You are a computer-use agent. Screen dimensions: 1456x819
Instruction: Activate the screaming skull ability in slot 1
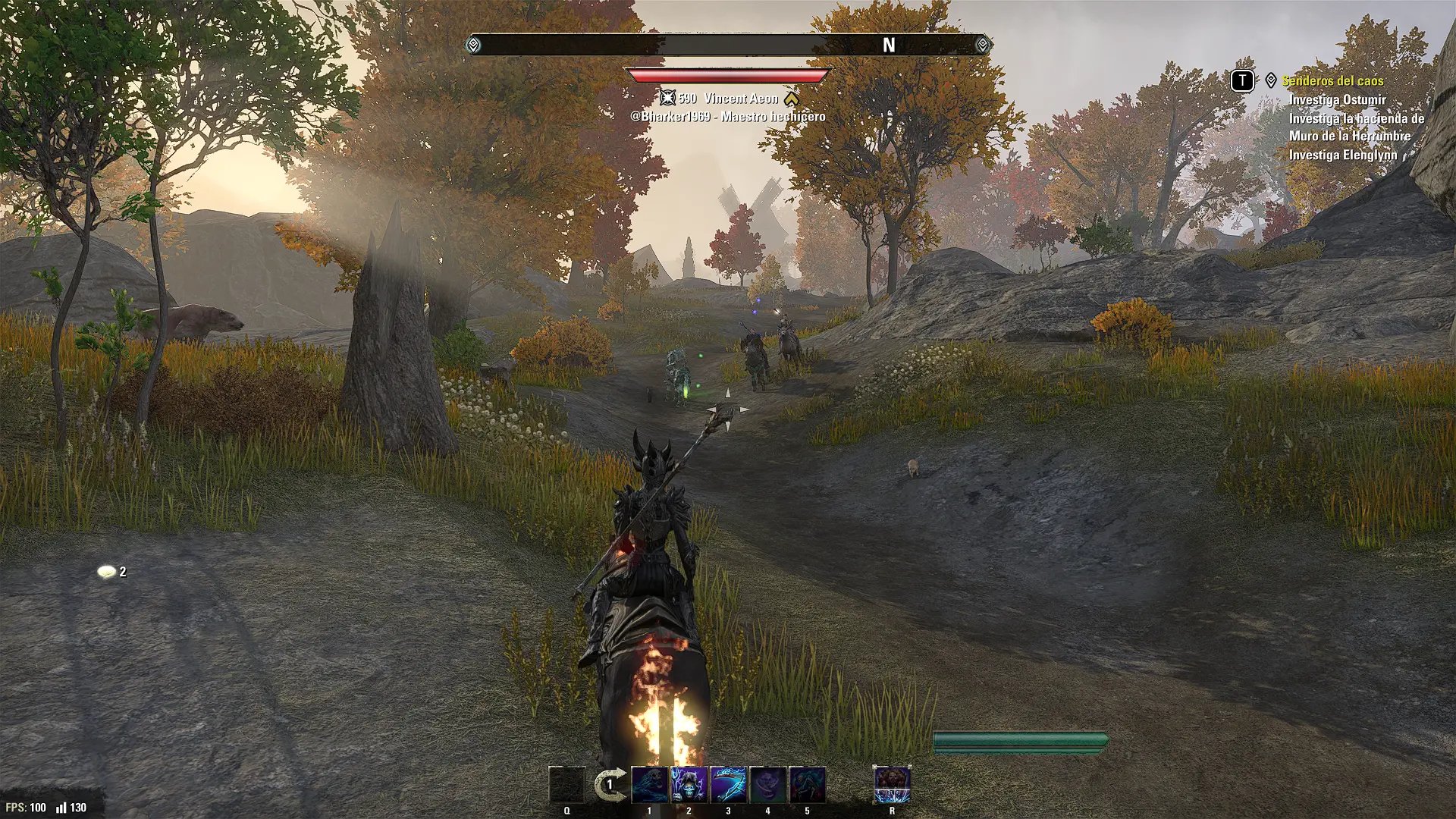[649, 784]
